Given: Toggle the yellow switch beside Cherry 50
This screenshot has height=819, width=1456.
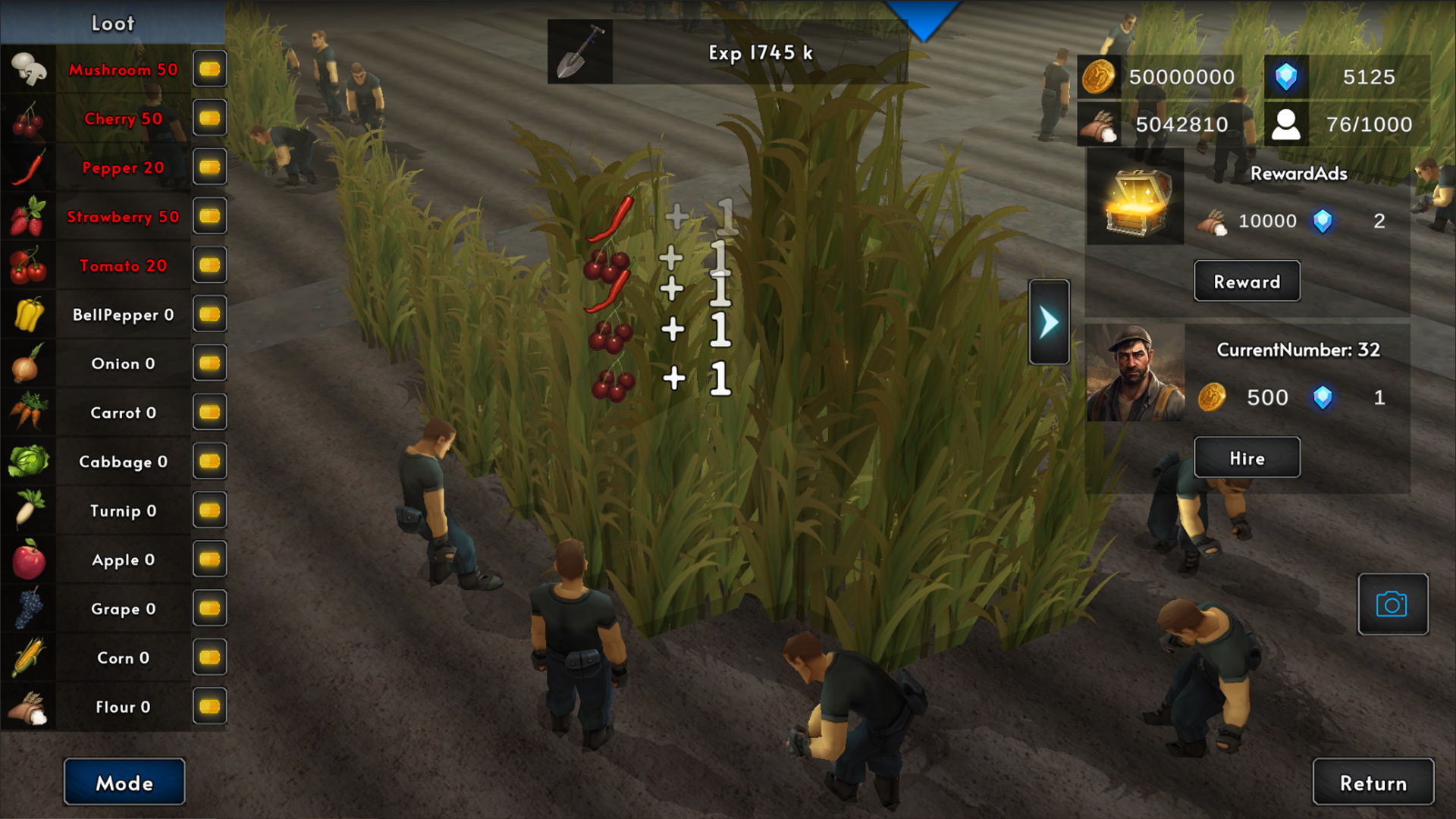Looking at the screenshot, I should click(x=209, y=118).
